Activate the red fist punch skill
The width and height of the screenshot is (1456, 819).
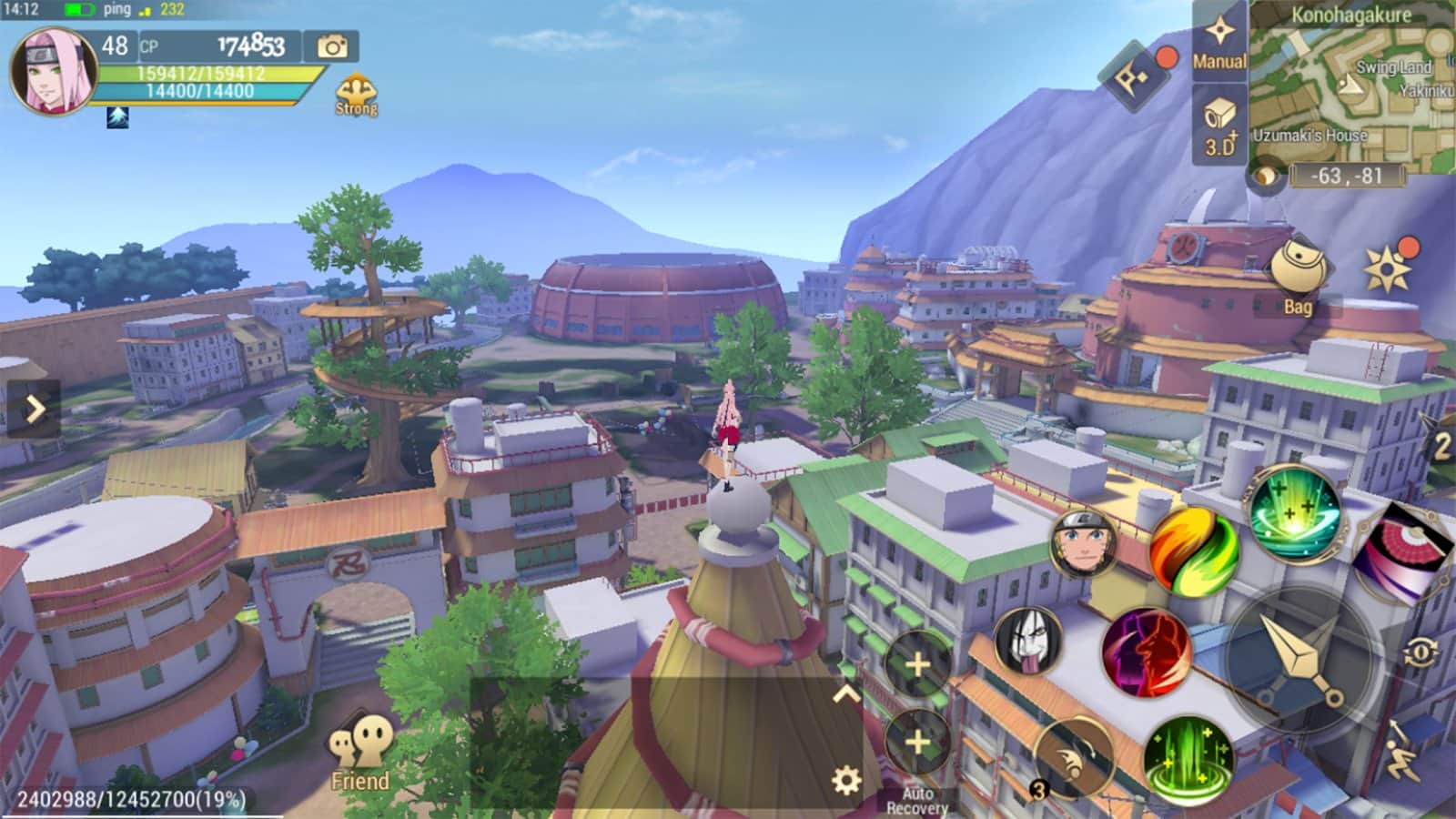[1147, 652]
